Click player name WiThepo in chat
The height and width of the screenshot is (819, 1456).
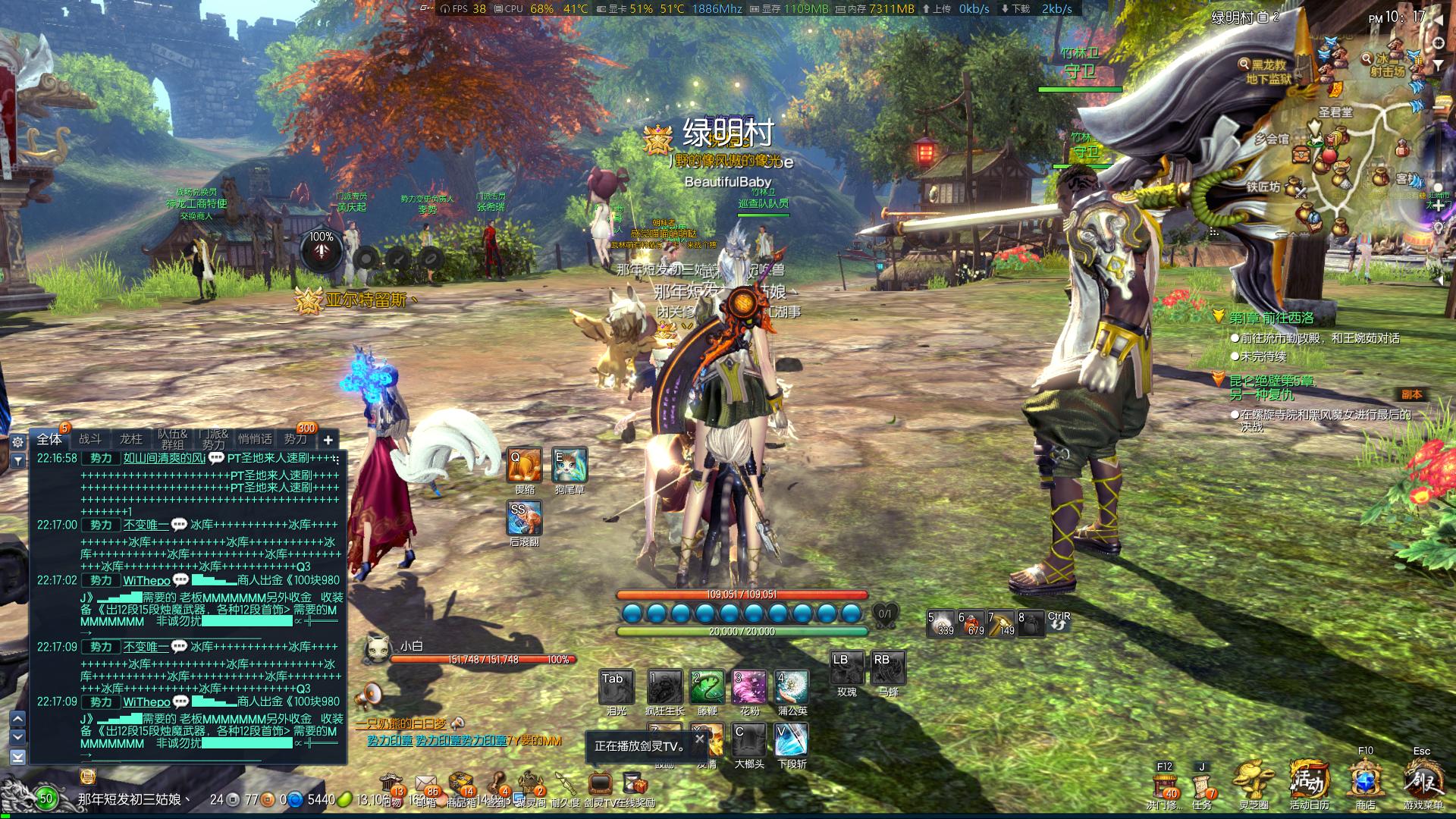point(146,580)
